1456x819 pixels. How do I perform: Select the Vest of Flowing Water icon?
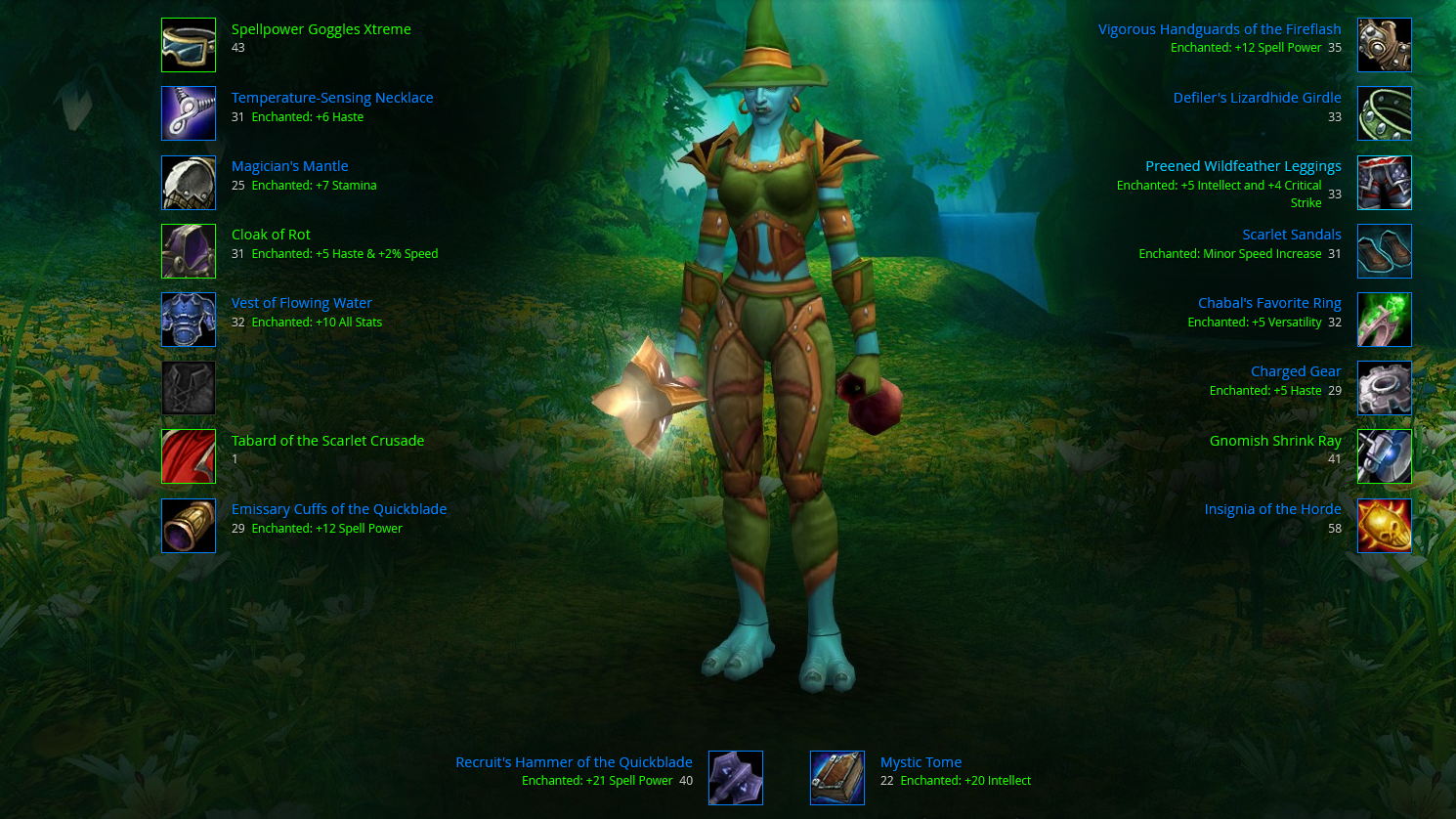[189, 320]
